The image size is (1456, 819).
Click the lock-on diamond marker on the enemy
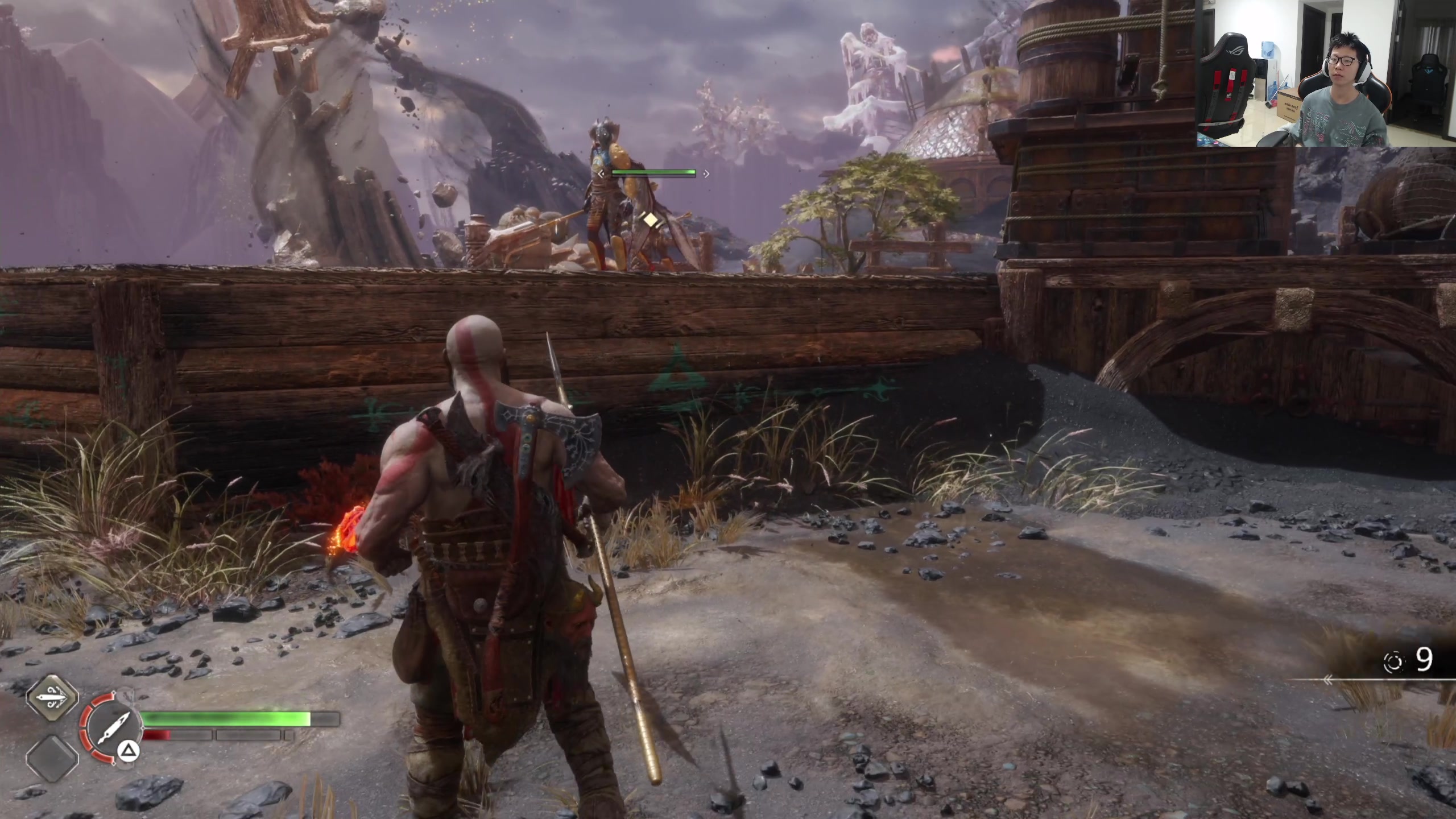tap(651, 220)
